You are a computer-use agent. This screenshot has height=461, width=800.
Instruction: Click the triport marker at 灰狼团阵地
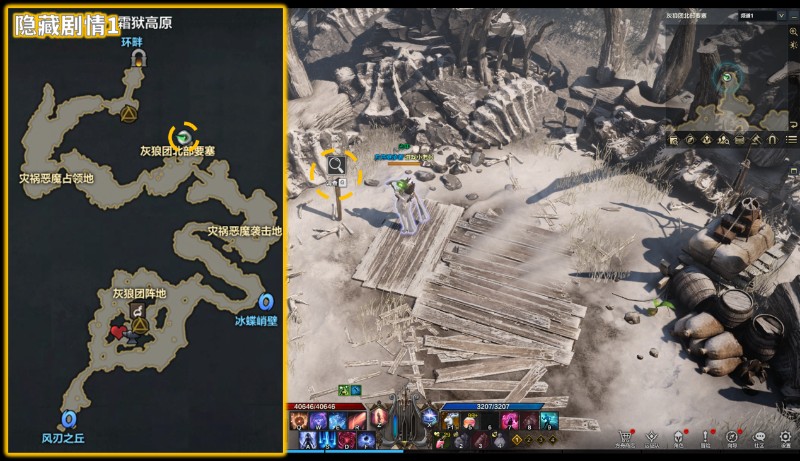point(139,325)
